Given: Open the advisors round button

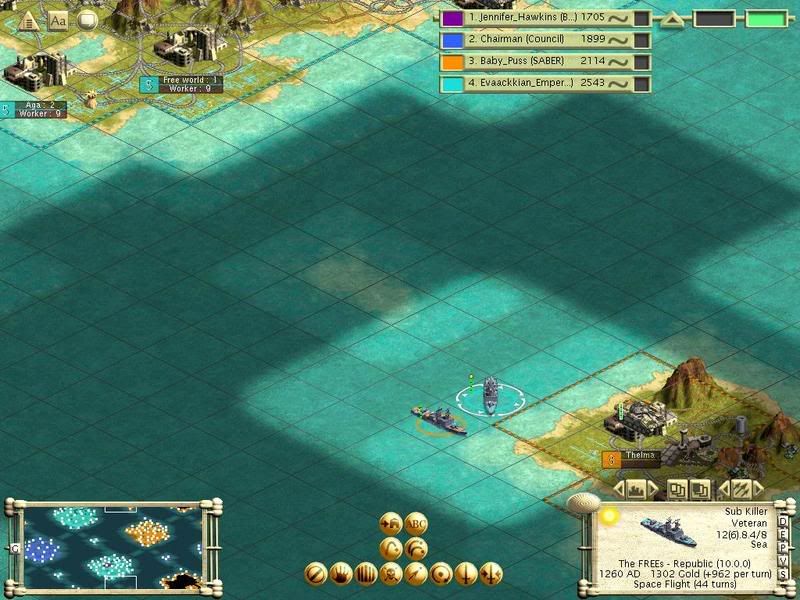Looking at the screenshot, I should [87, 19].
